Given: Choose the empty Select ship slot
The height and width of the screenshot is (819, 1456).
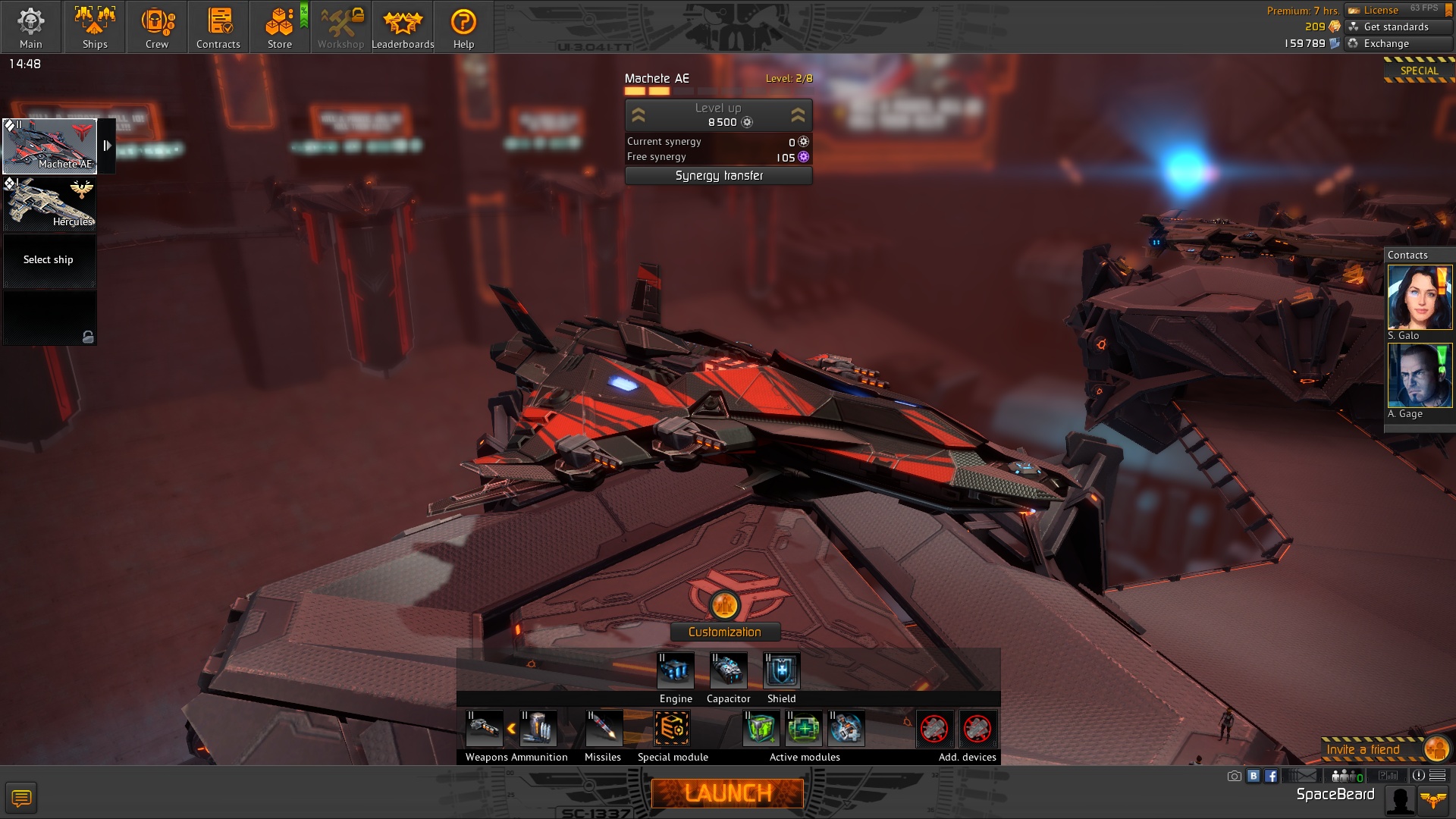Looking at the screenshot, I should coord(50,260).
